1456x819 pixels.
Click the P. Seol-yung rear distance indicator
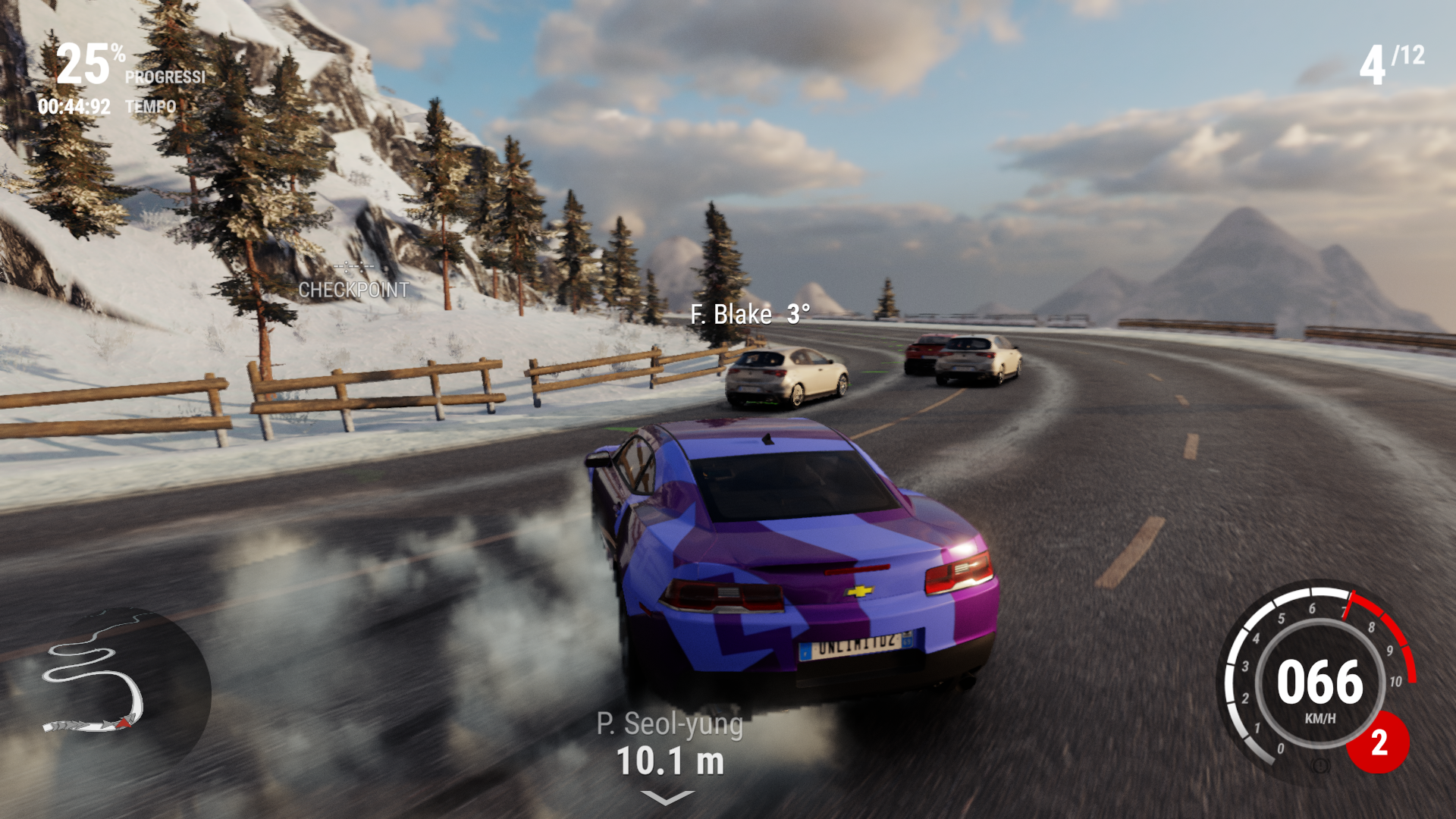pyautogui.click(x=670, y=745)
